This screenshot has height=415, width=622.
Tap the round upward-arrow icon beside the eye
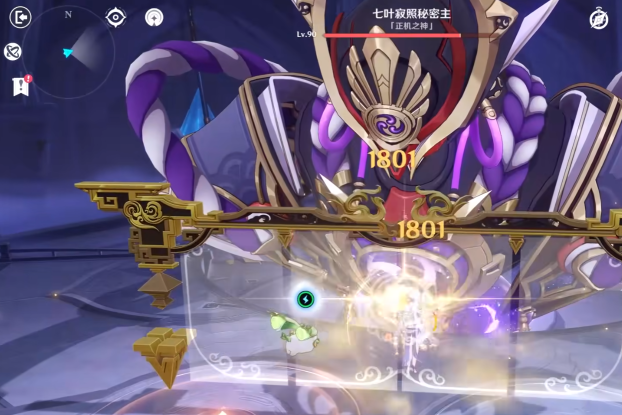[x=153, y=17]
